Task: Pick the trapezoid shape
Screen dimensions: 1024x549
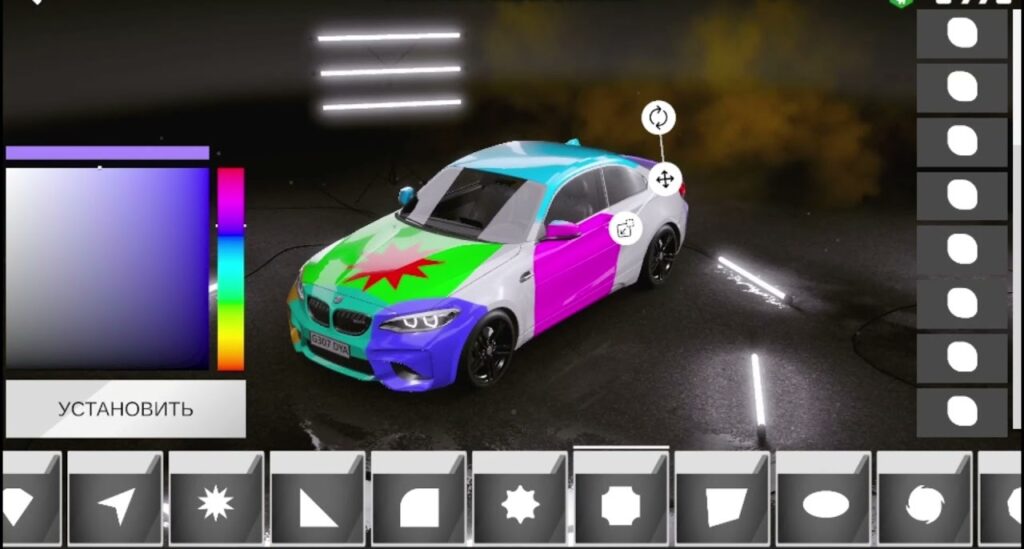Action: click(x=723, y=499)
